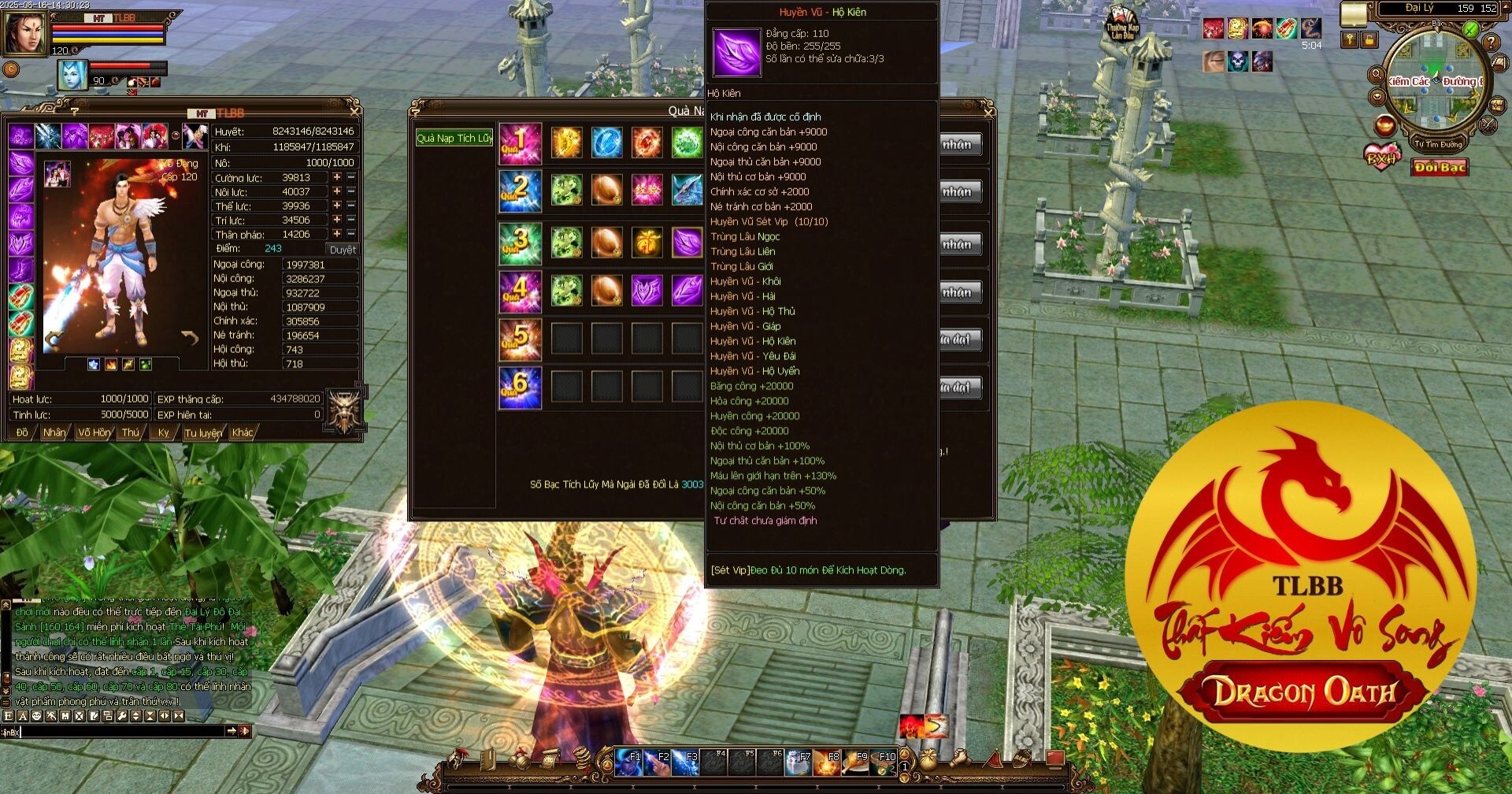
Task: Use the F1 hotbar skill
Action: (x=628, y=762)
